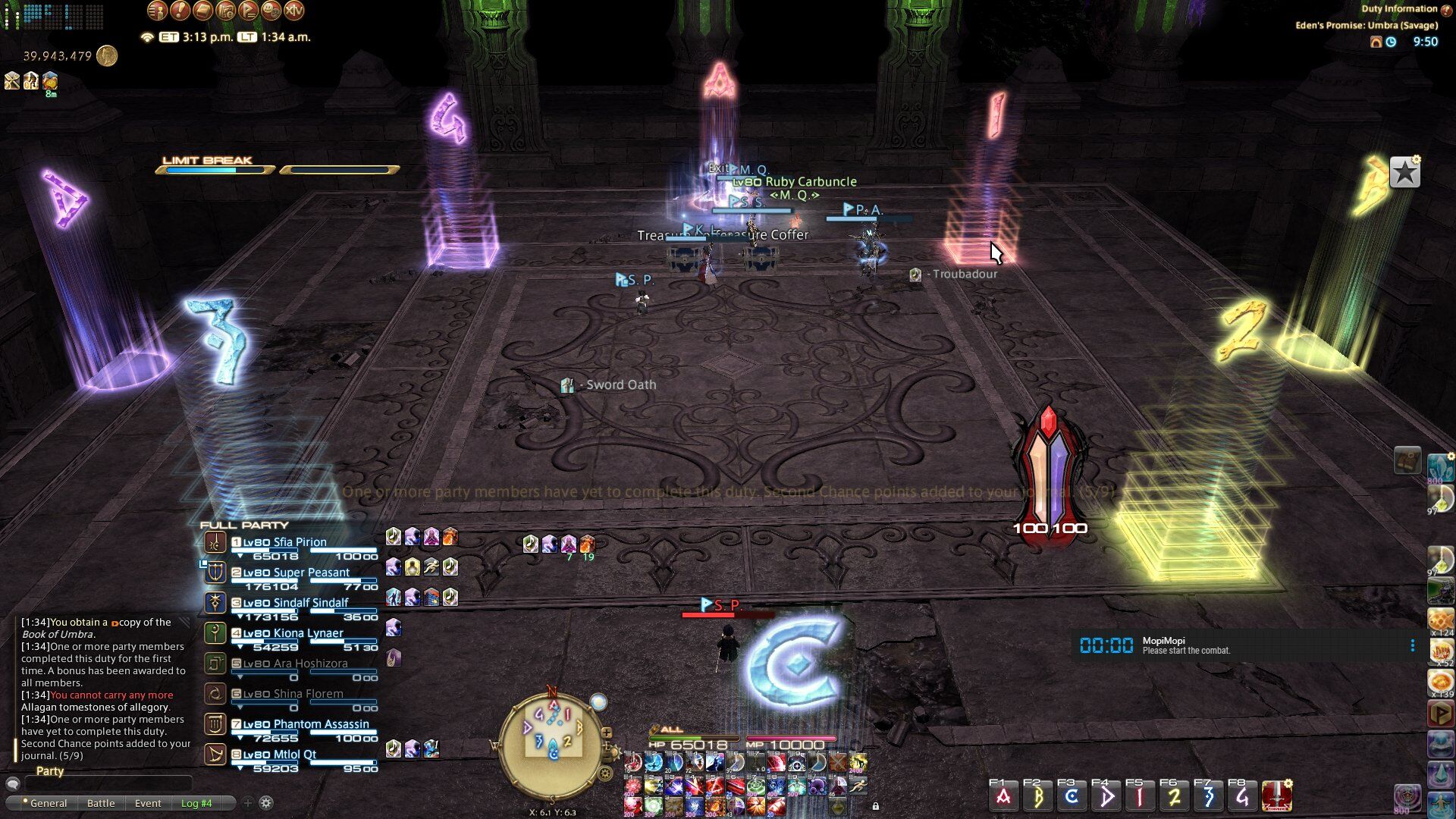The height and width of the screenshot is (819, 1456).
Task: Open the System menu with the XIV icon
Action: 293,11
